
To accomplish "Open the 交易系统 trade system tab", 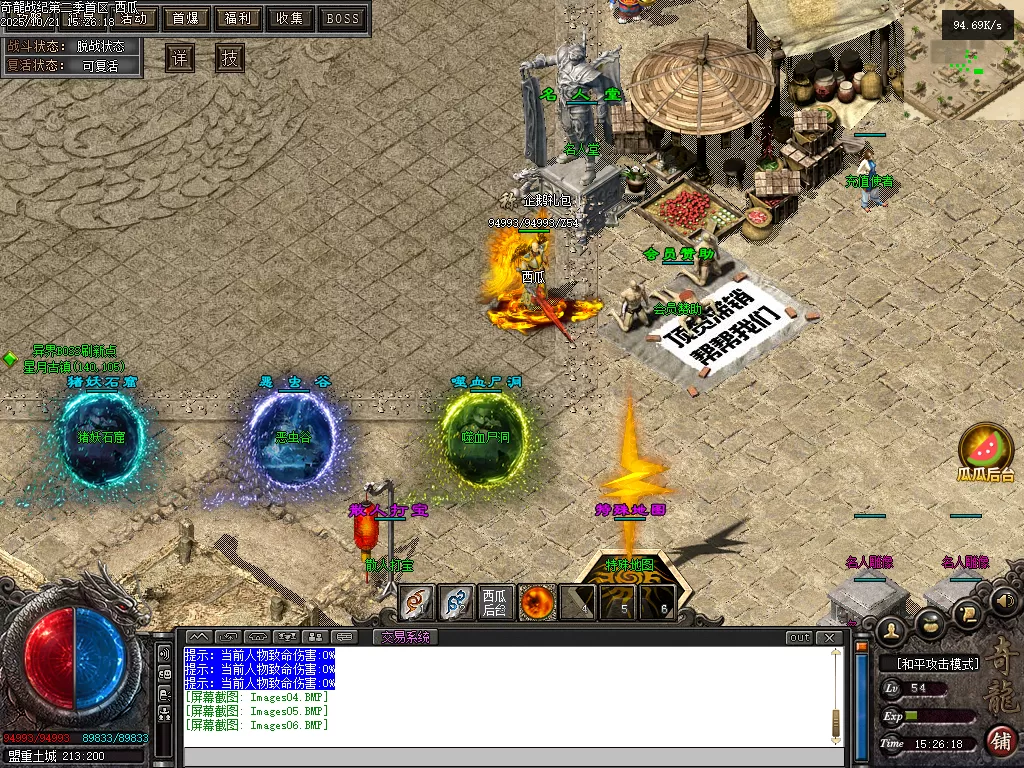I will click(x=406, y=637).
